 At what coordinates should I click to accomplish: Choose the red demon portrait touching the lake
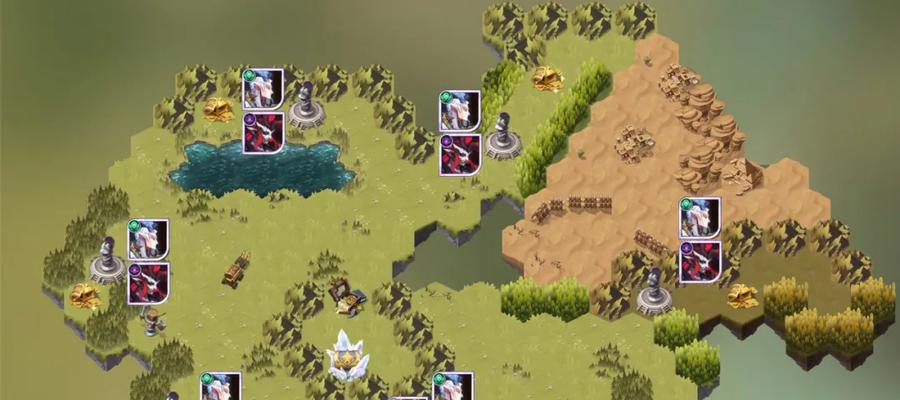coord(263,133)
